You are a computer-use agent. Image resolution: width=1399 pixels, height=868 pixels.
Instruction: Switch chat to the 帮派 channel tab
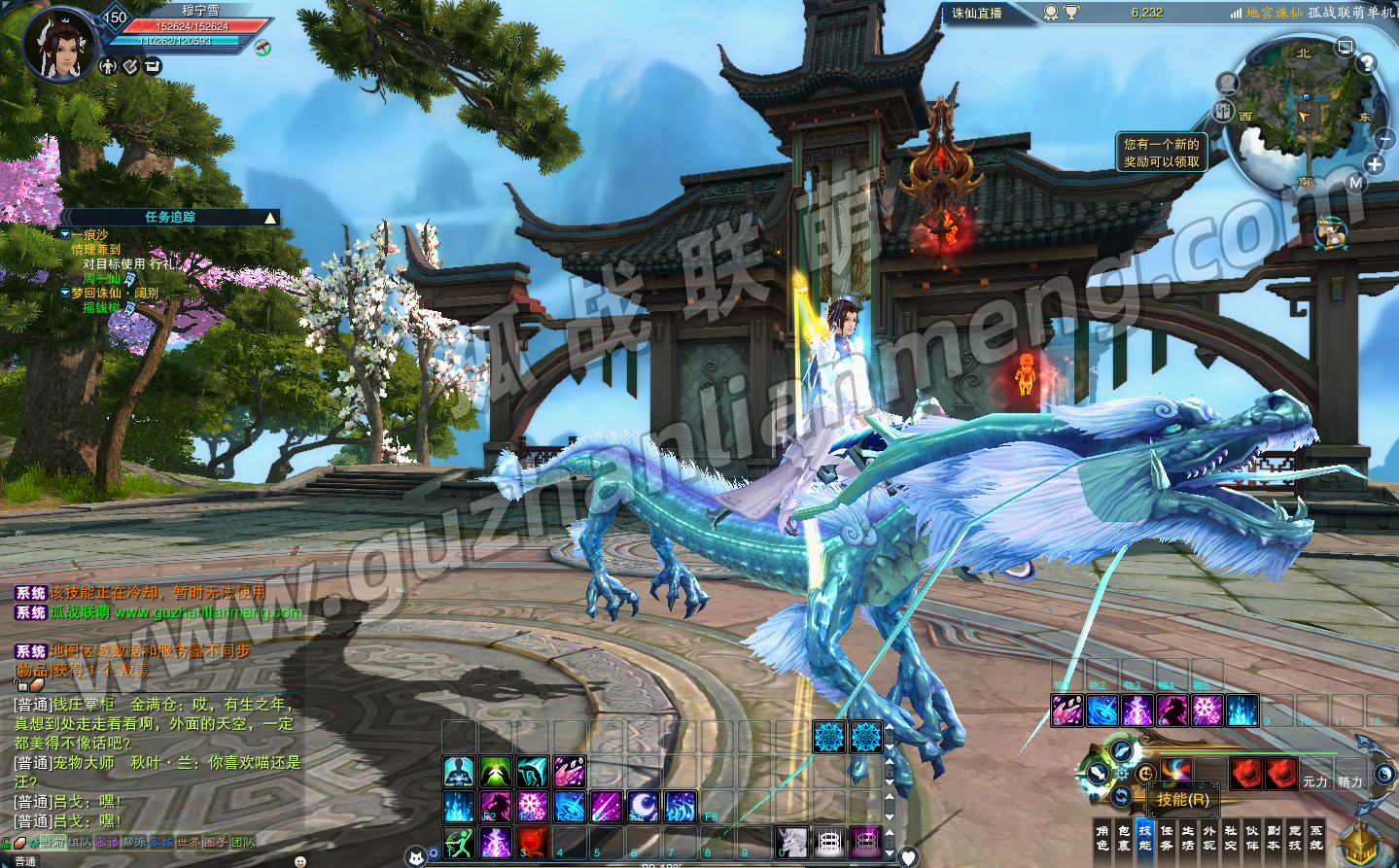pyautogui.click(x=133, y=842)
